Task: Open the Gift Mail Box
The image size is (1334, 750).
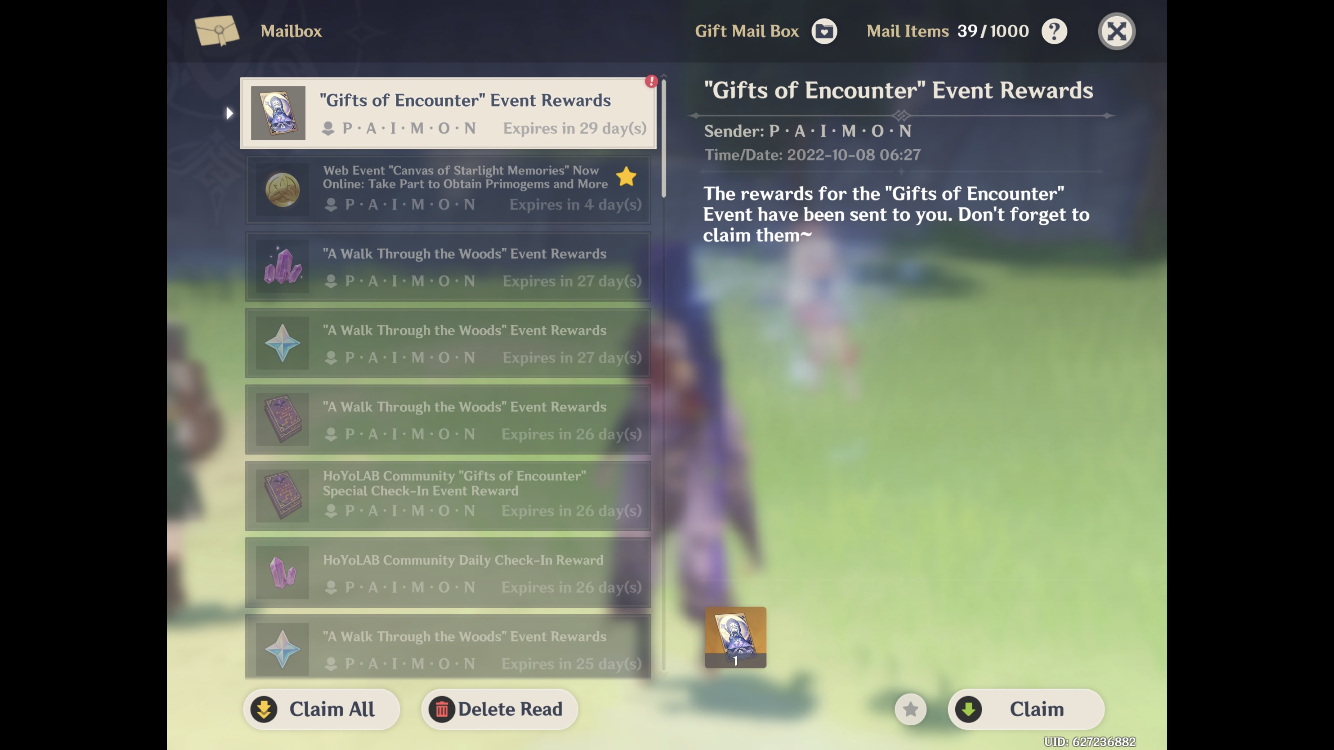Action: [x=824, y=31]
